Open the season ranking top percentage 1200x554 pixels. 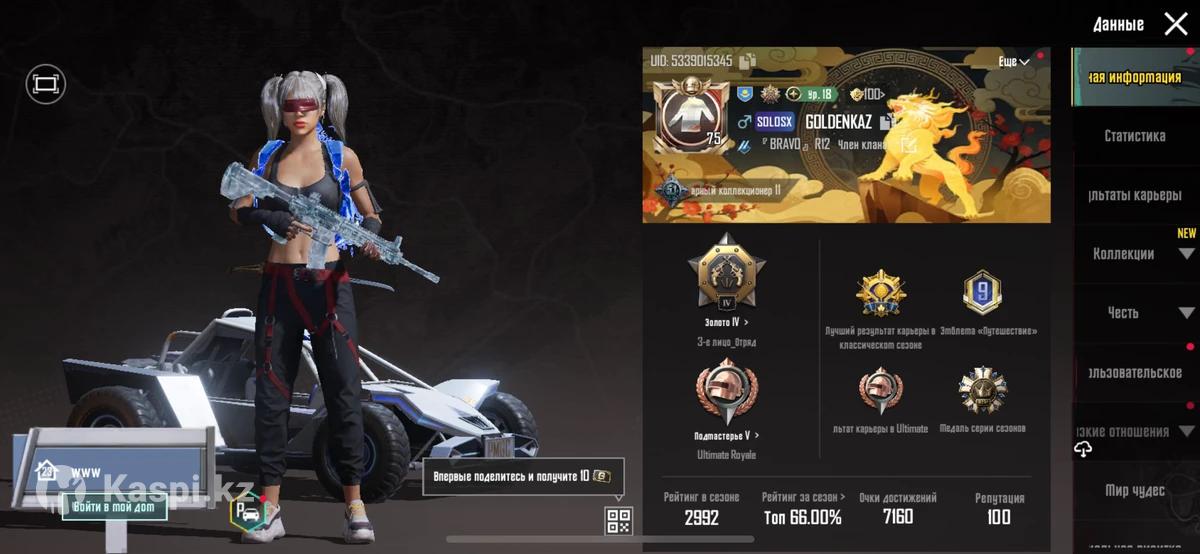[x=801, y=517]
